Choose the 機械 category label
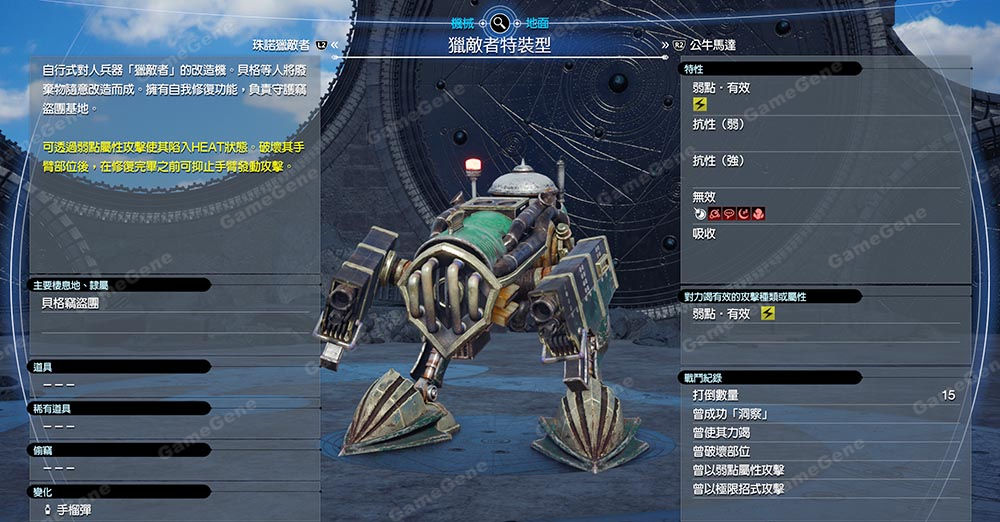 tap(463, 21)
